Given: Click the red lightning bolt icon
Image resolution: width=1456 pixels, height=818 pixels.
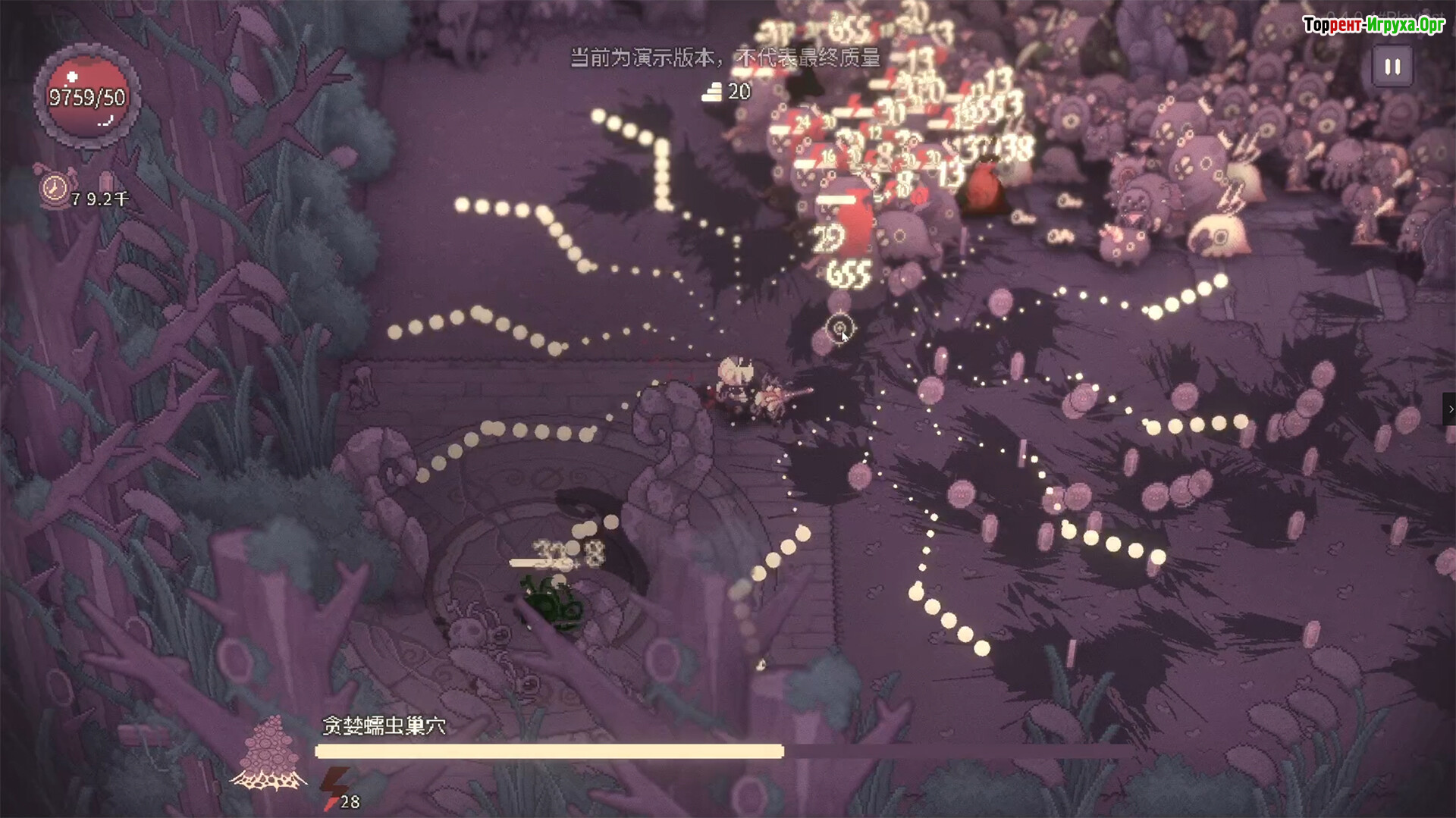Looking at the screenshot, I should [x=334, y=786].
